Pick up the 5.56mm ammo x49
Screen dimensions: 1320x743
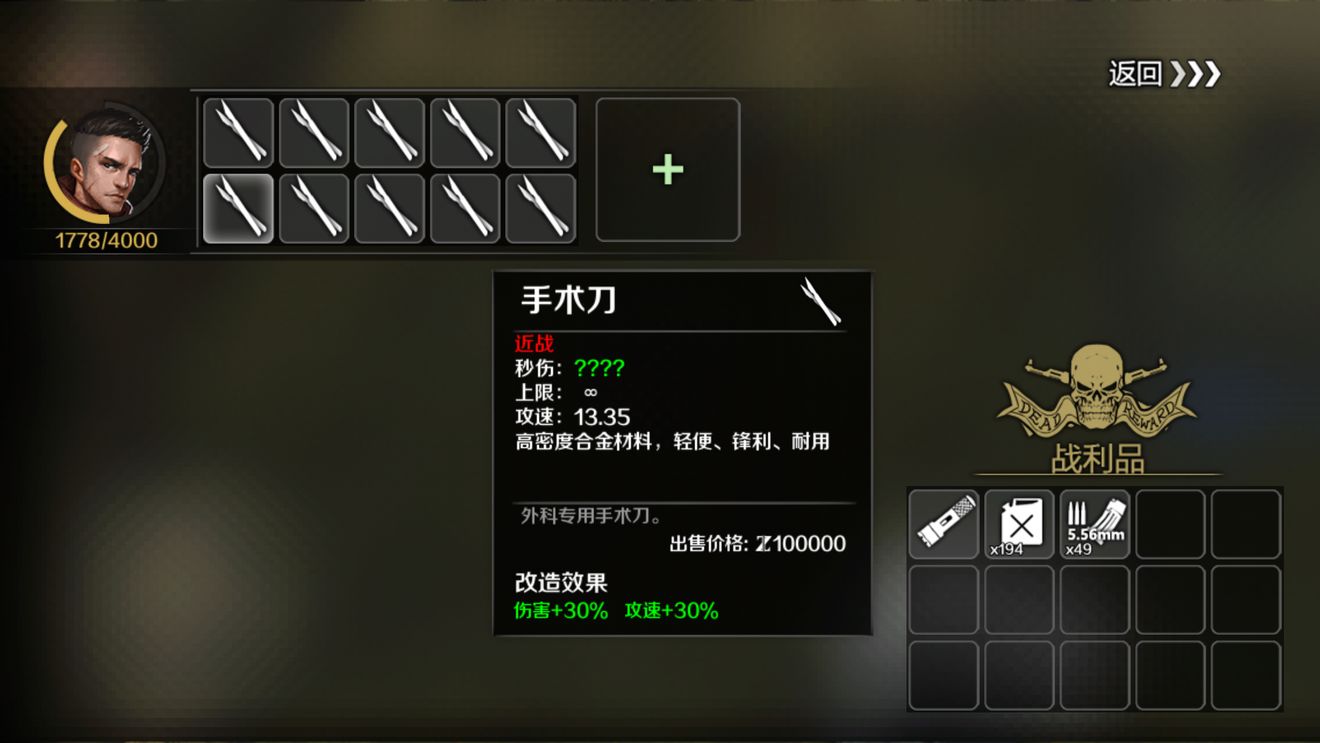1095,522
